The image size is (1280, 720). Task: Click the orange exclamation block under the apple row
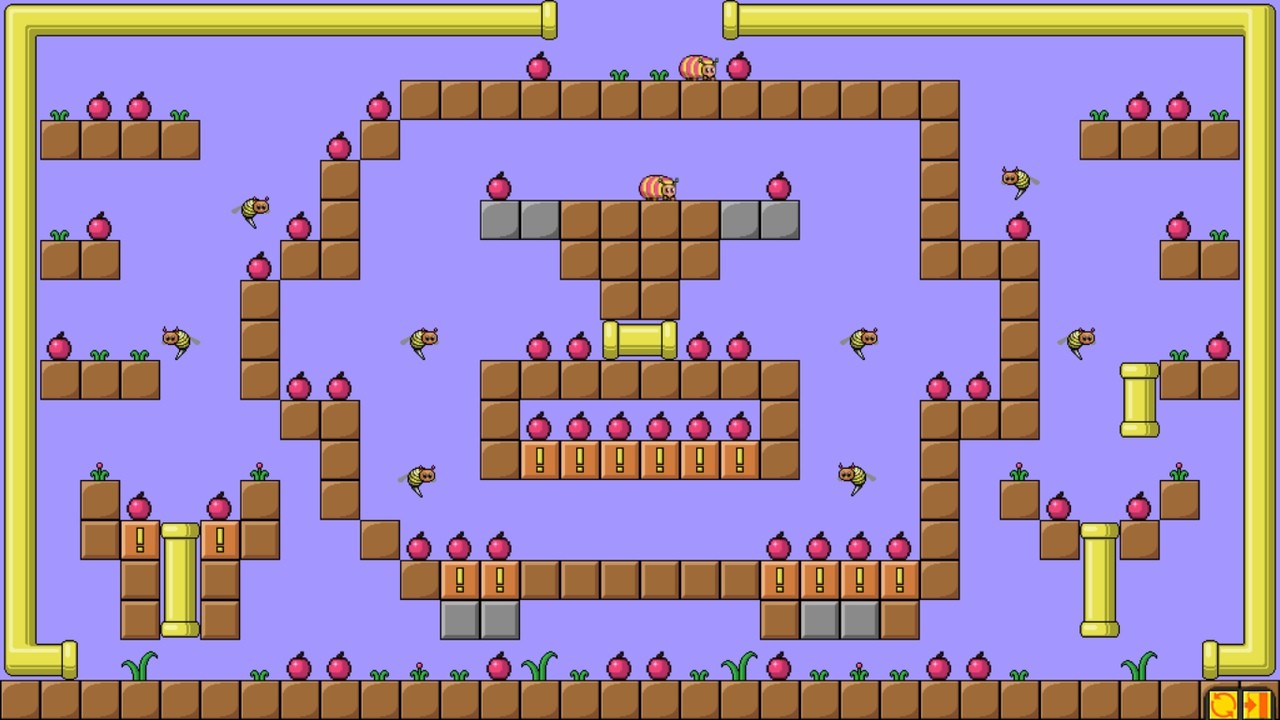540,458
